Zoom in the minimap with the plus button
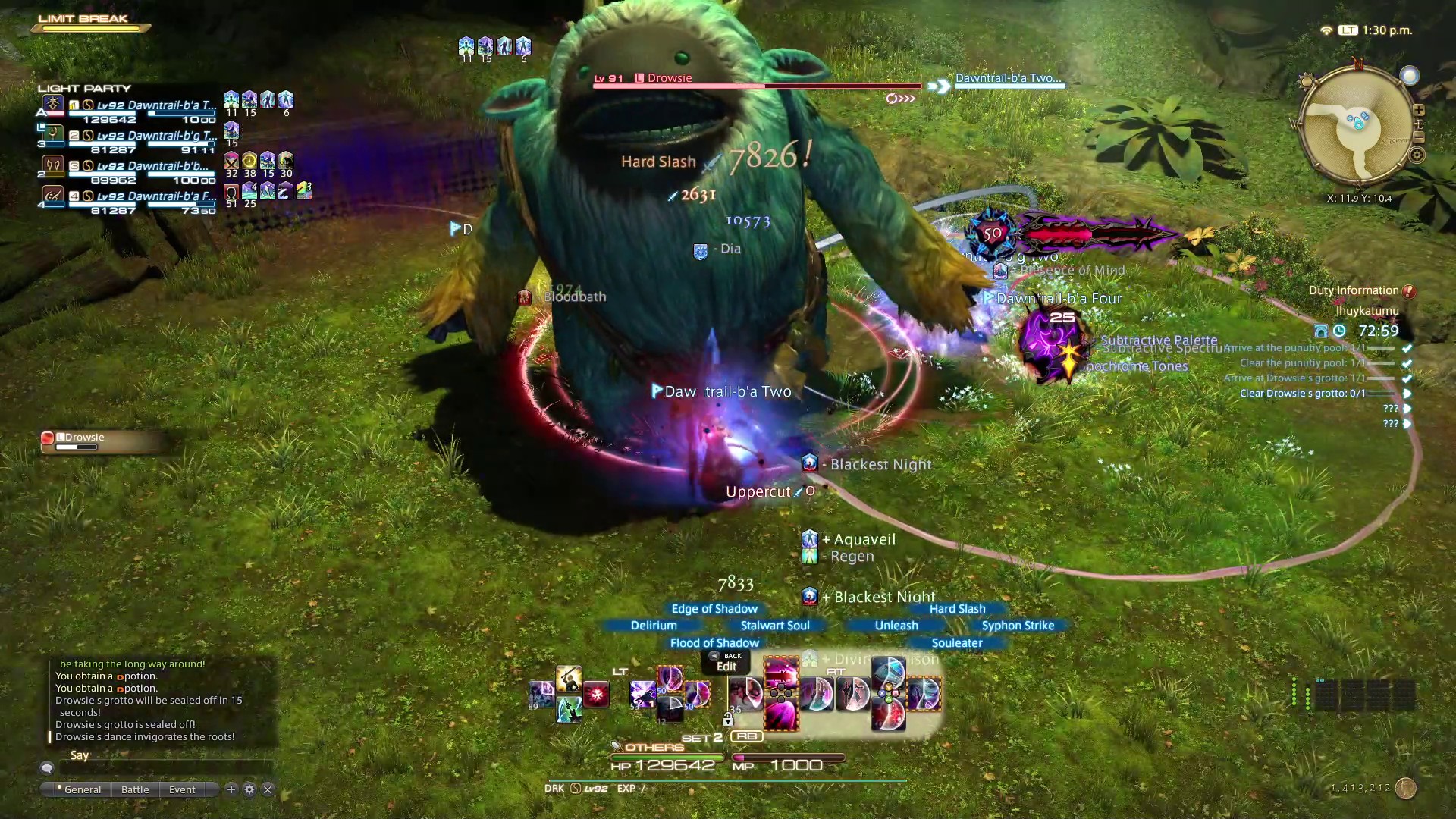Screen dimensions: 1456x819 coord(1418,110)
